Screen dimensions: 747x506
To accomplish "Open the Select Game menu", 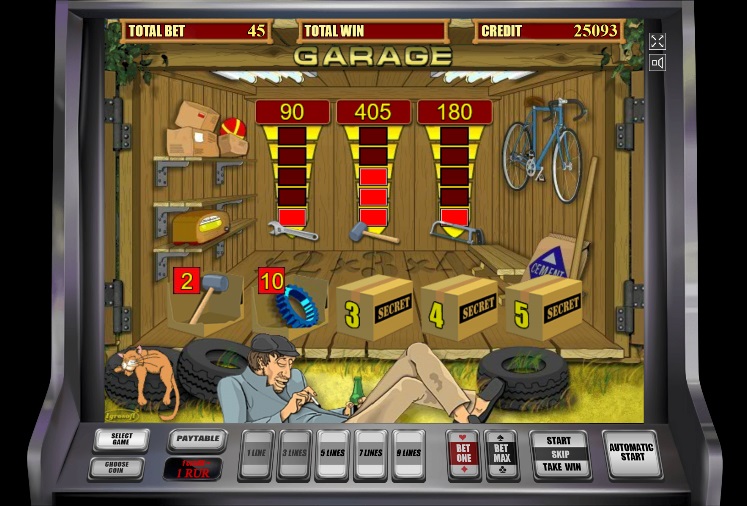I will click(x=121, y=439).
